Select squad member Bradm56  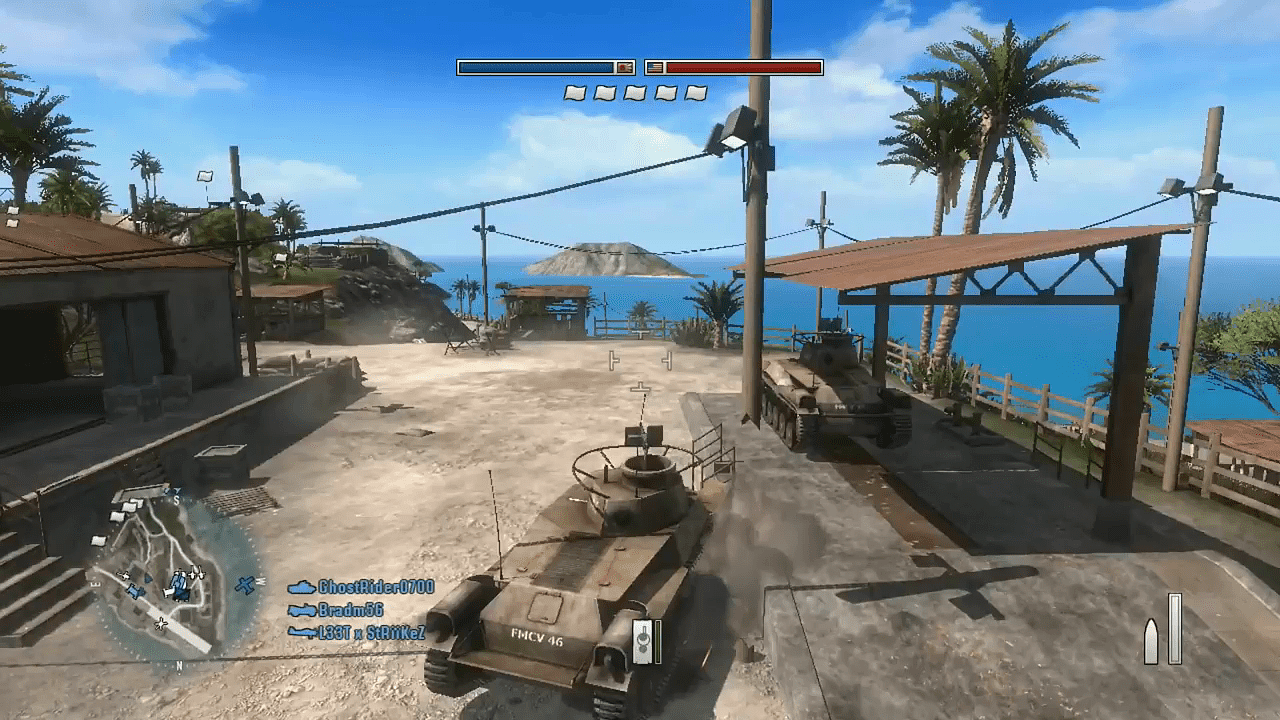point(350,610)
